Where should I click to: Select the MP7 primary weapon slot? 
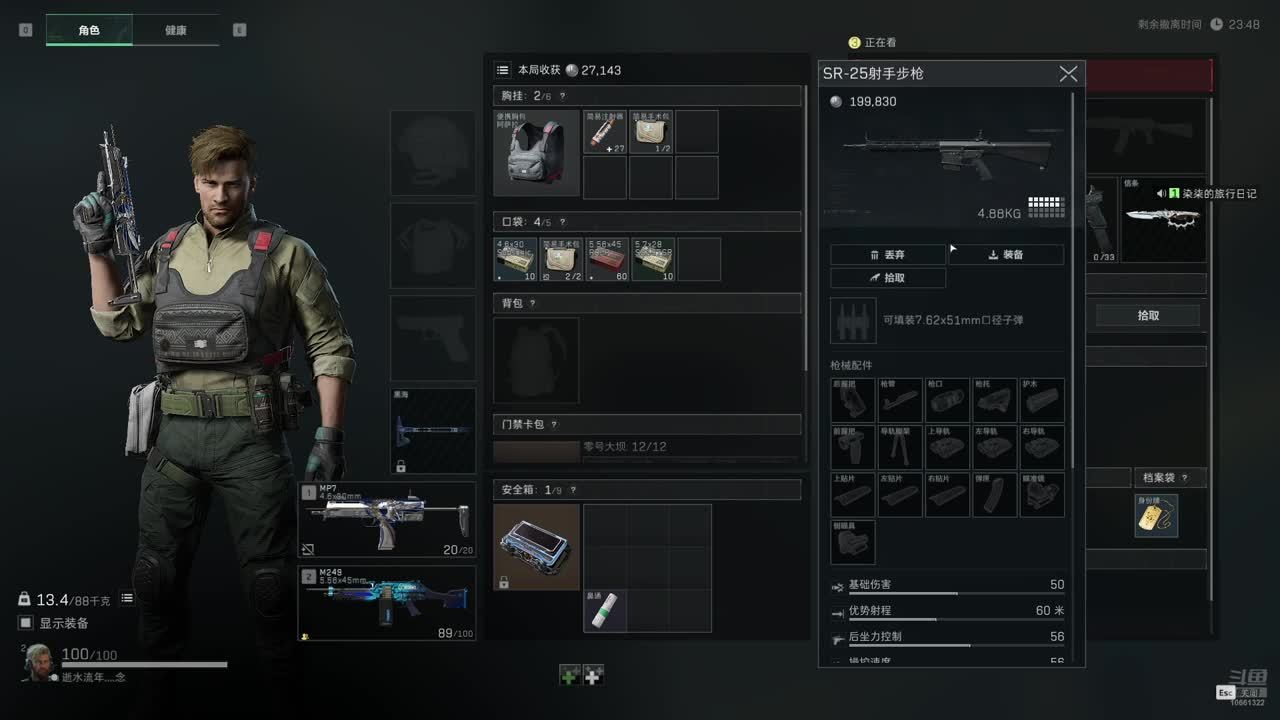pyautogui.click(x=387, y=520)
